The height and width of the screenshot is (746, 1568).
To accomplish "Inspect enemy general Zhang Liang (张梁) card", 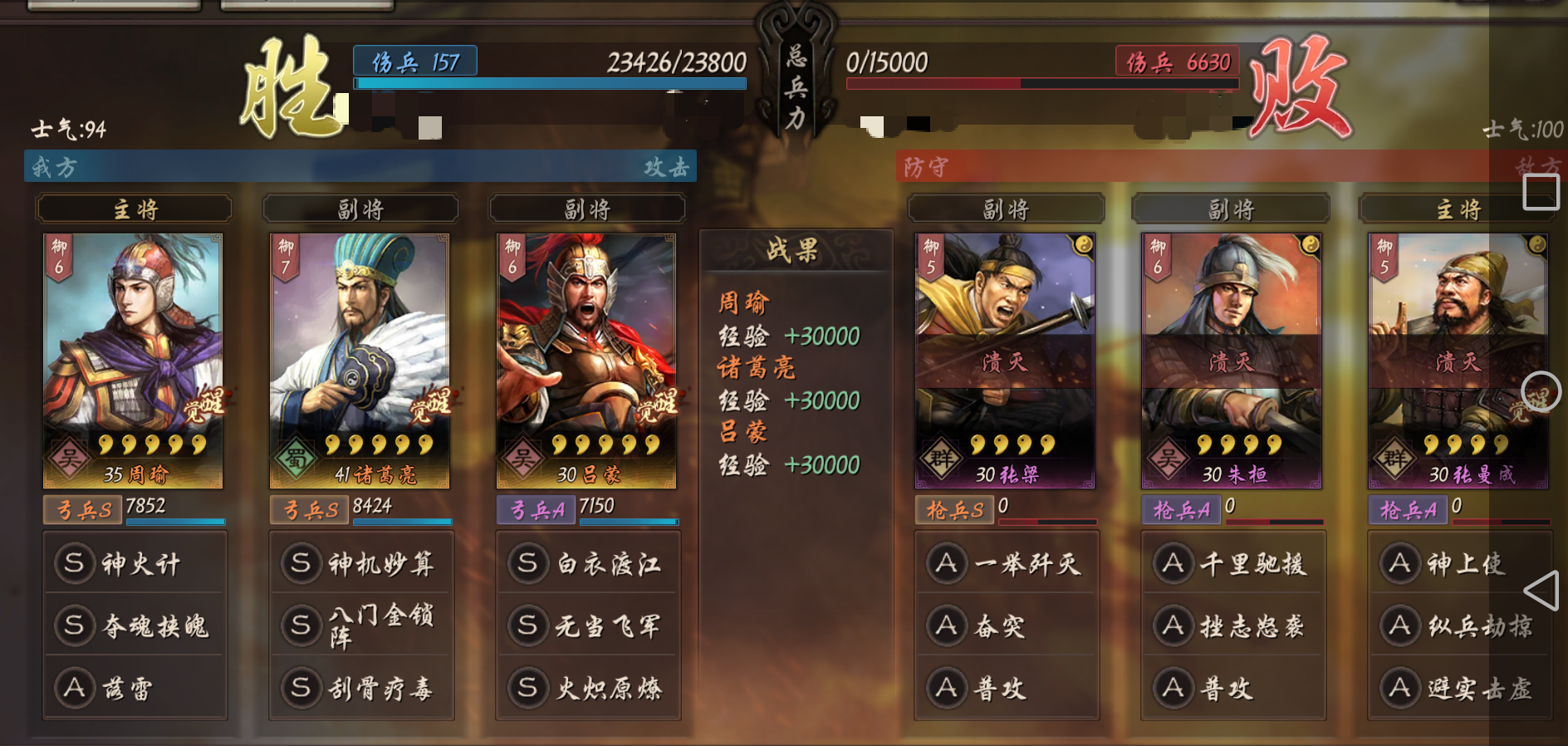I will 1005,361.
